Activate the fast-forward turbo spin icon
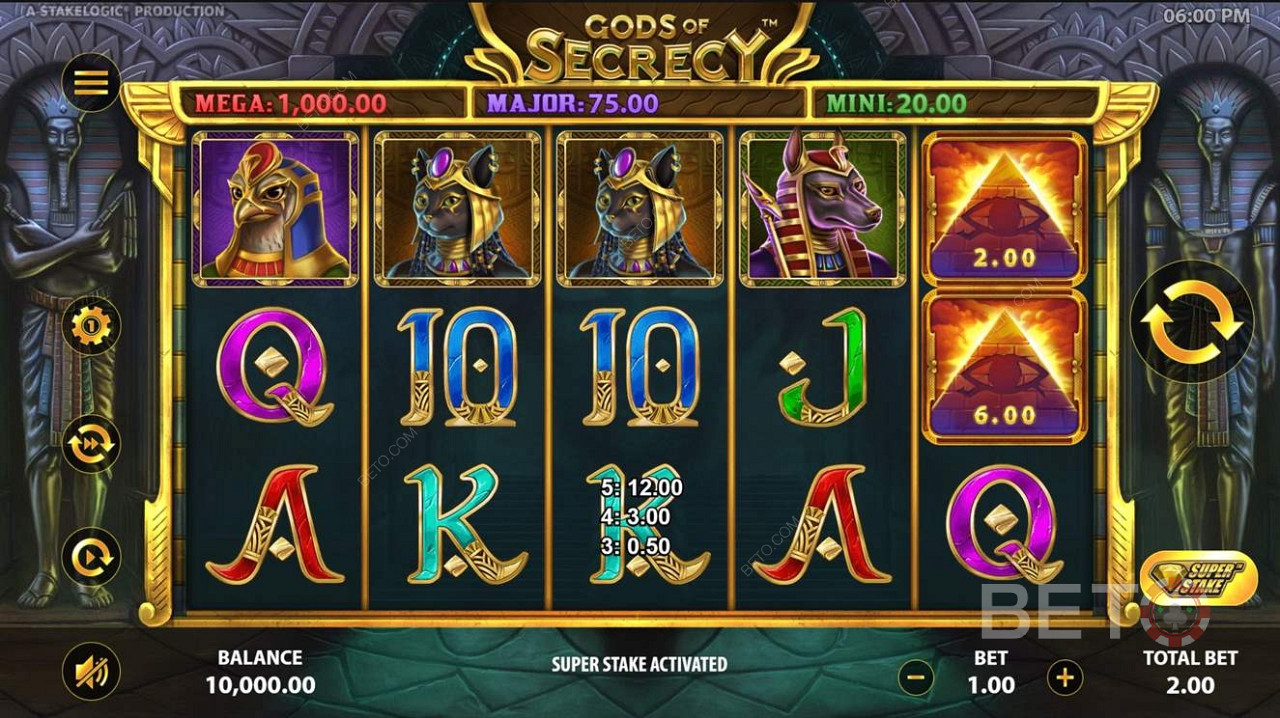 coord(91,443)
